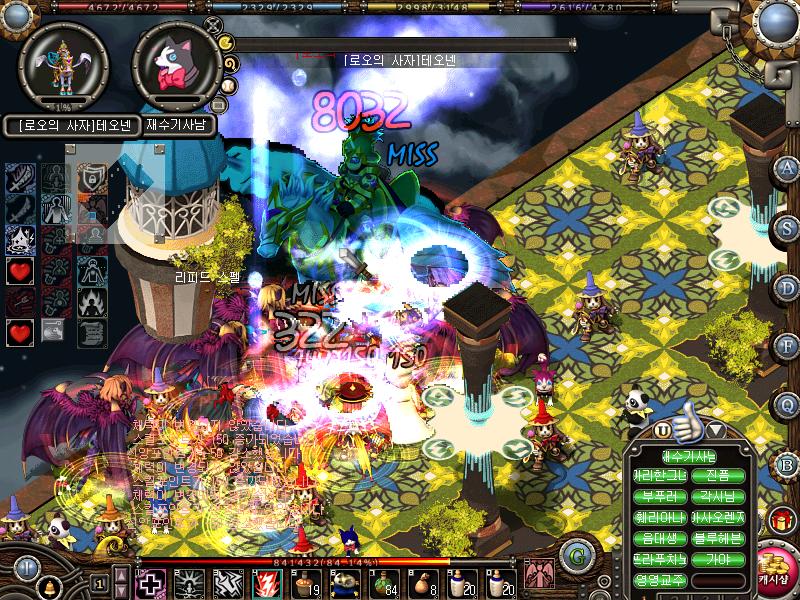Choose 블루헤븐 from the party list

[x=717, y=538]
